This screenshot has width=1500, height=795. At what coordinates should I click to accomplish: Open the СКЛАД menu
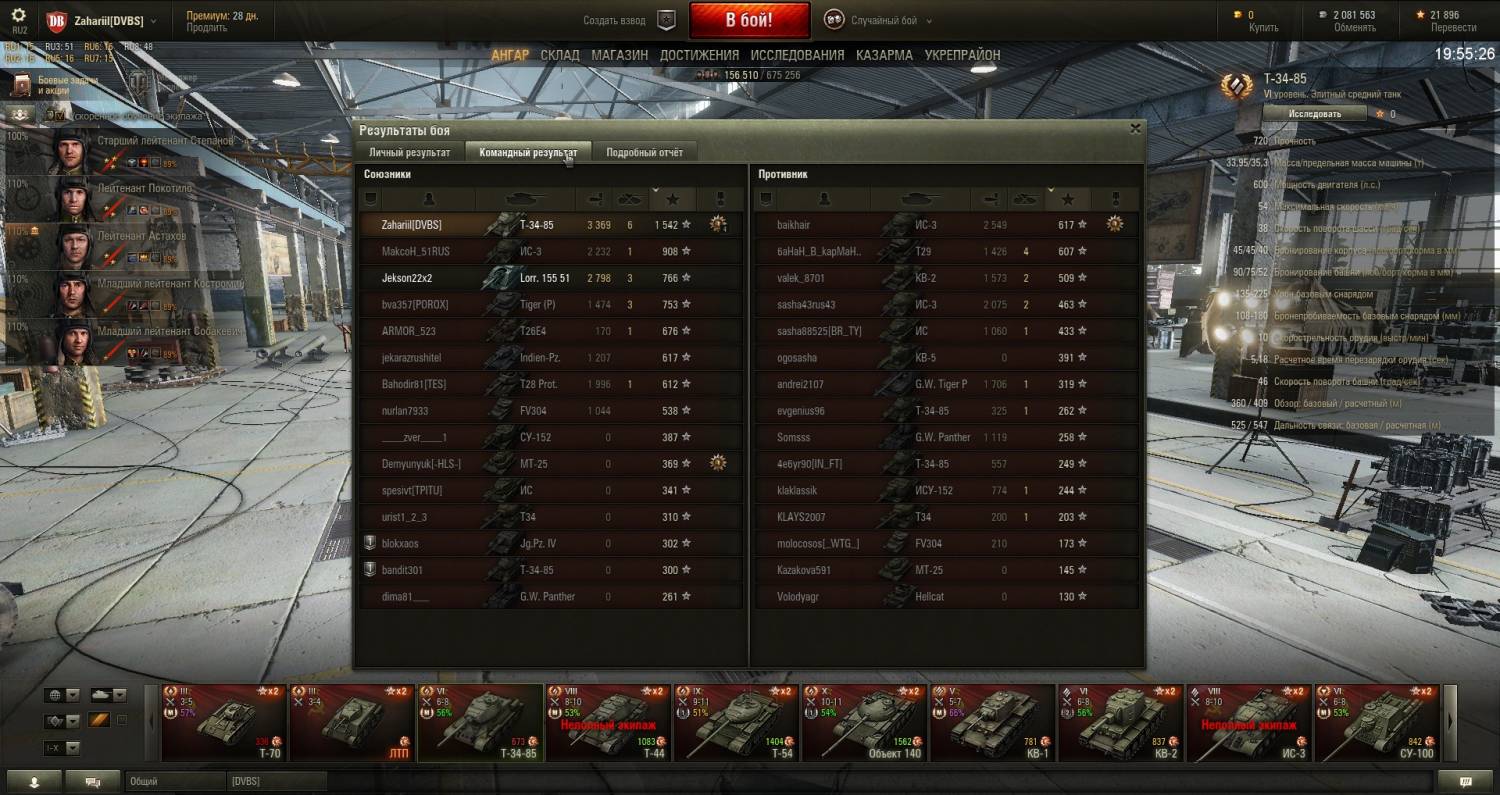pos(560,55)
